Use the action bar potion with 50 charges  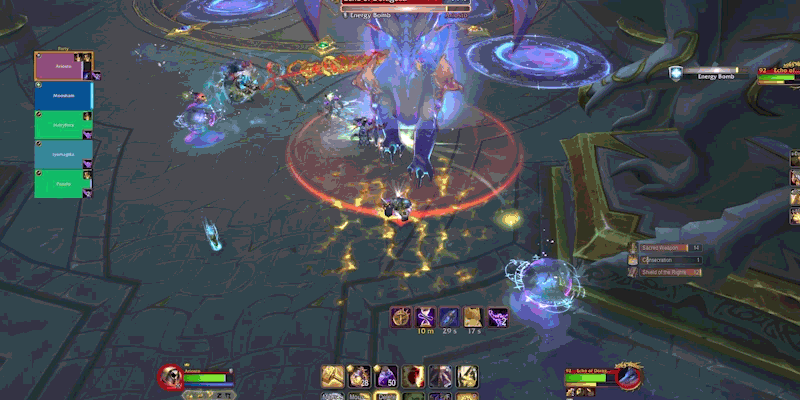tap(387, 377)
